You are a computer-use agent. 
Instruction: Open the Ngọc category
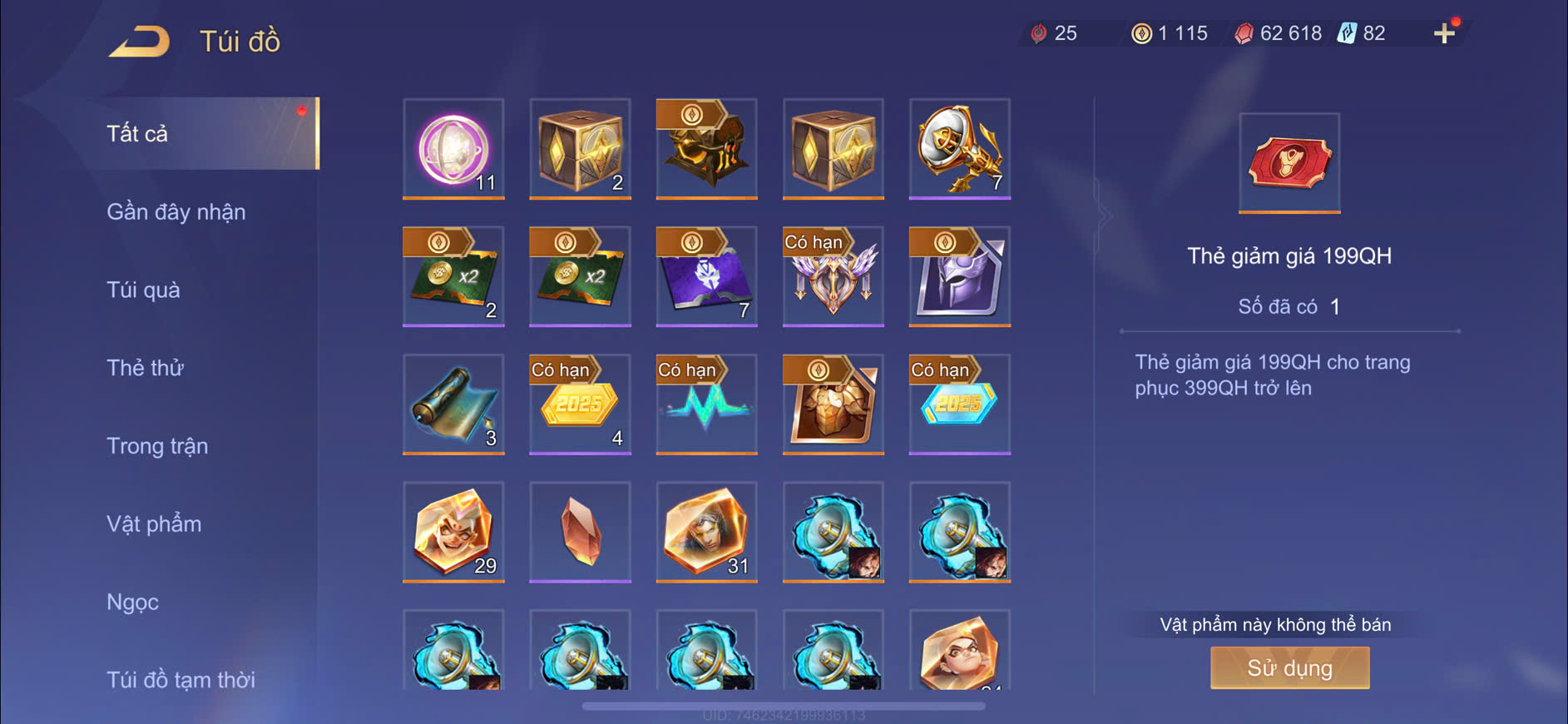(132, 602)
